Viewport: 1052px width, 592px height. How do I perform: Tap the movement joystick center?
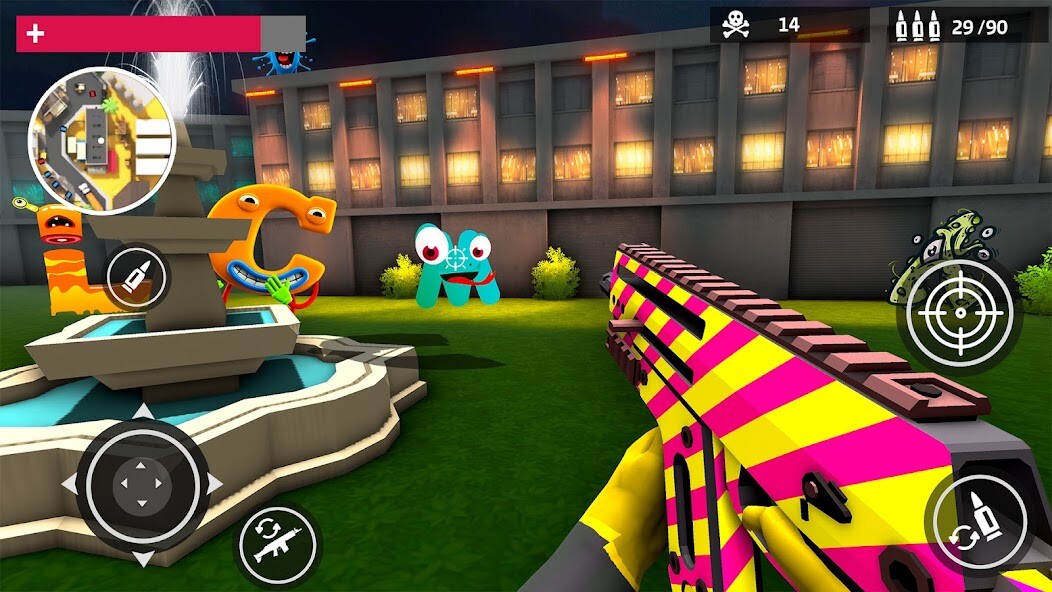142,485
